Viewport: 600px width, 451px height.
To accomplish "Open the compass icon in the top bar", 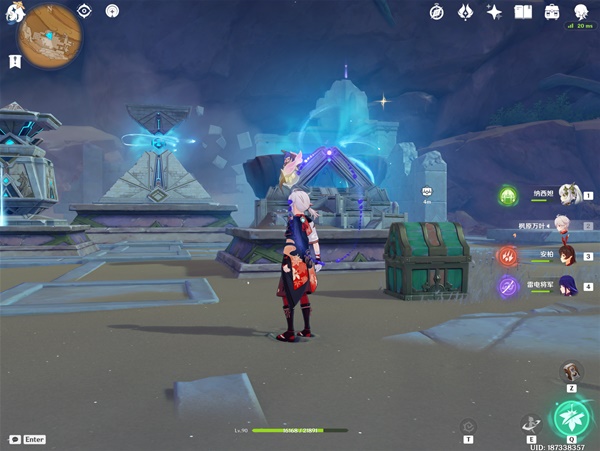I will (437, 12).
